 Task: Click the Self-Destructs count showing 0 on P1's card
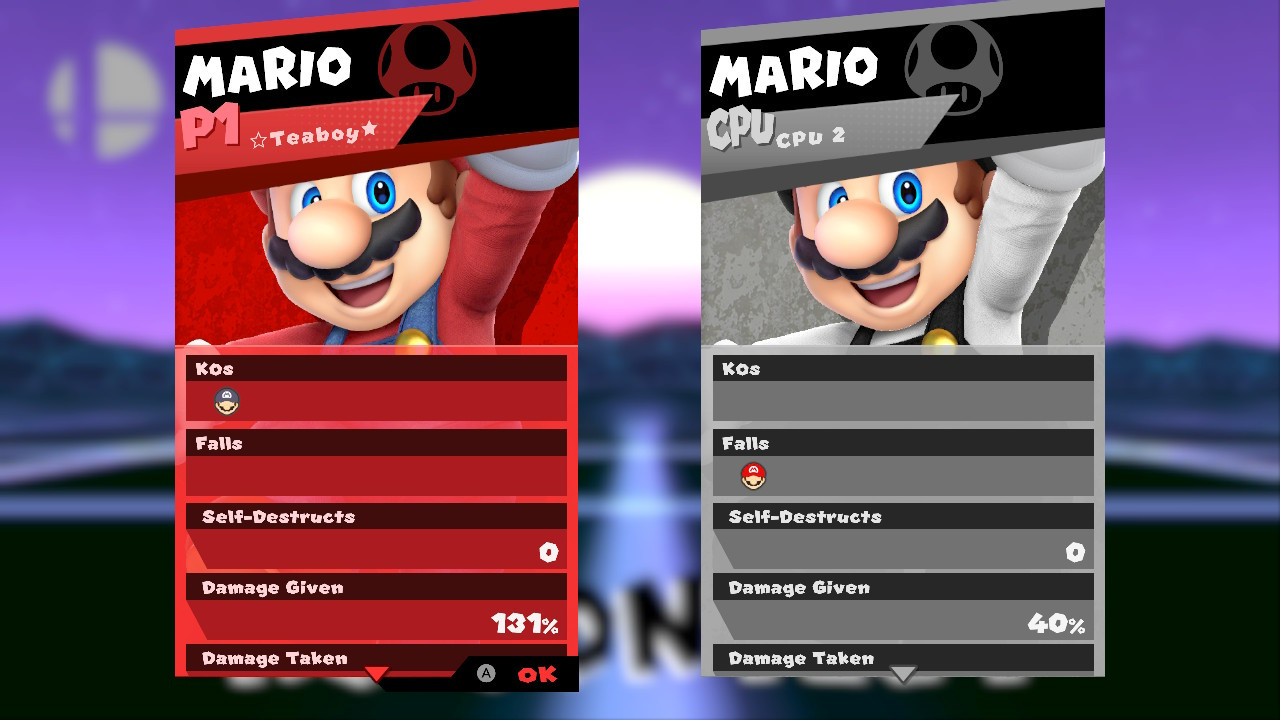coord(549,551)
